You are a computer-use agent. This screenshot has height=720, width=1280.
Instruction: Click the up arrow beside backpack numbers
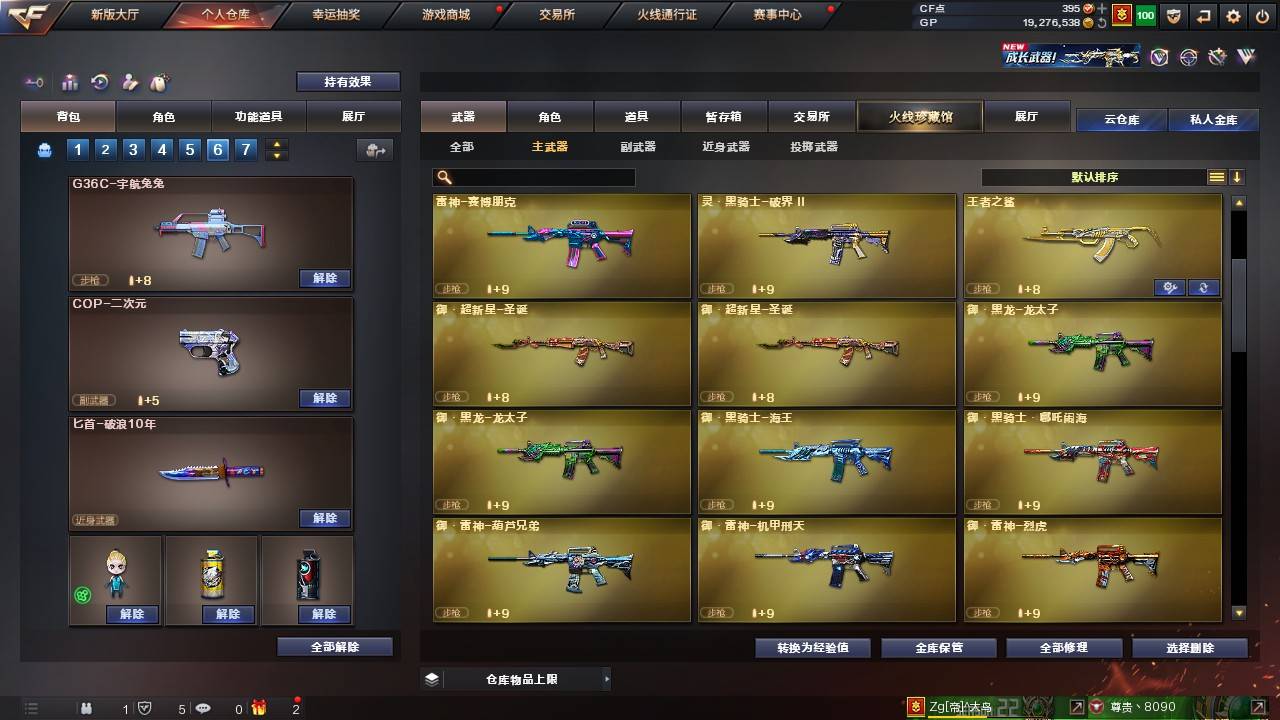[x=276, y=144]
